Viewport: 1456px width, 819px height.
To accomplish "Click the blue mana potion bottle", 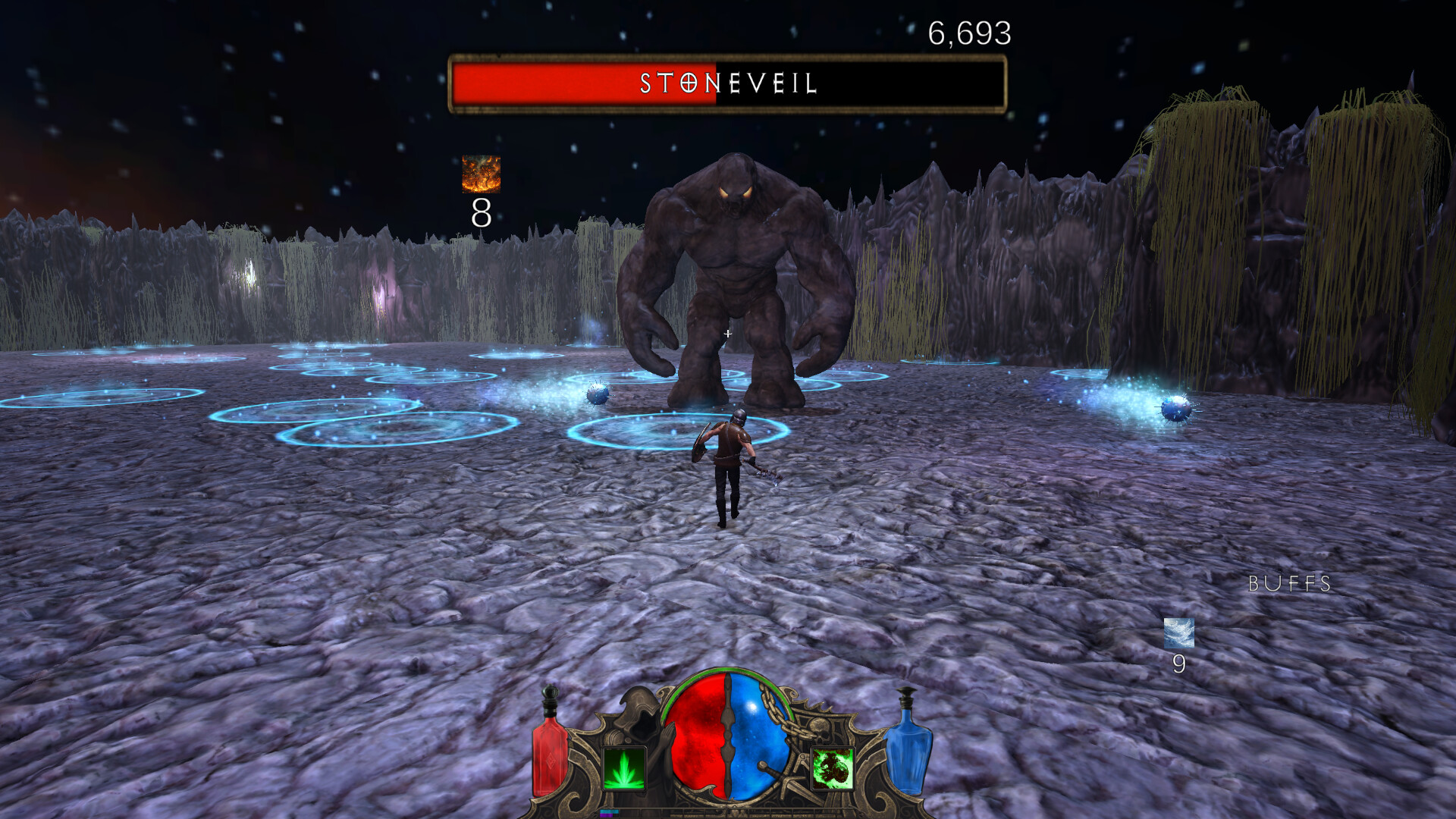I will tap(907, 747).
